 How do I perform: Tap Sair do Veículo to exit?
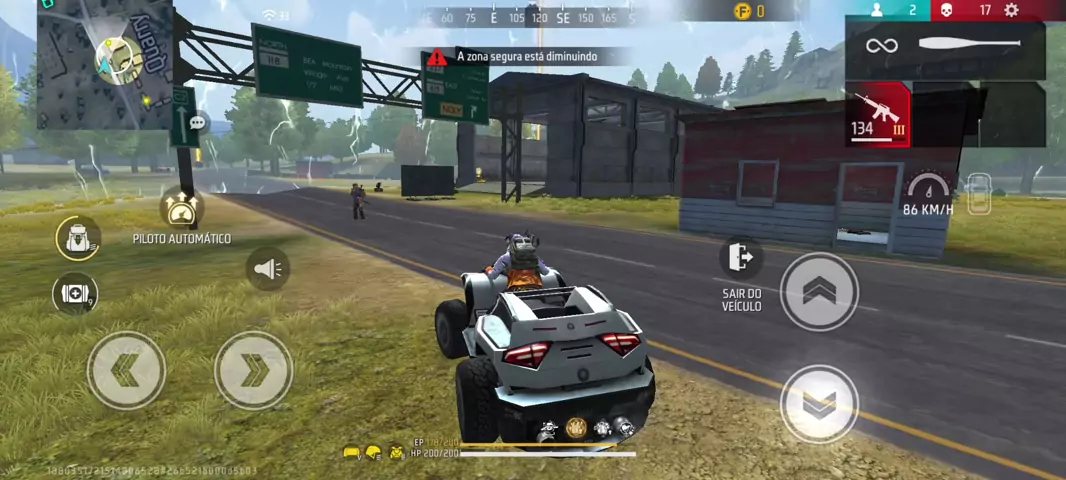tap(741, 258)
